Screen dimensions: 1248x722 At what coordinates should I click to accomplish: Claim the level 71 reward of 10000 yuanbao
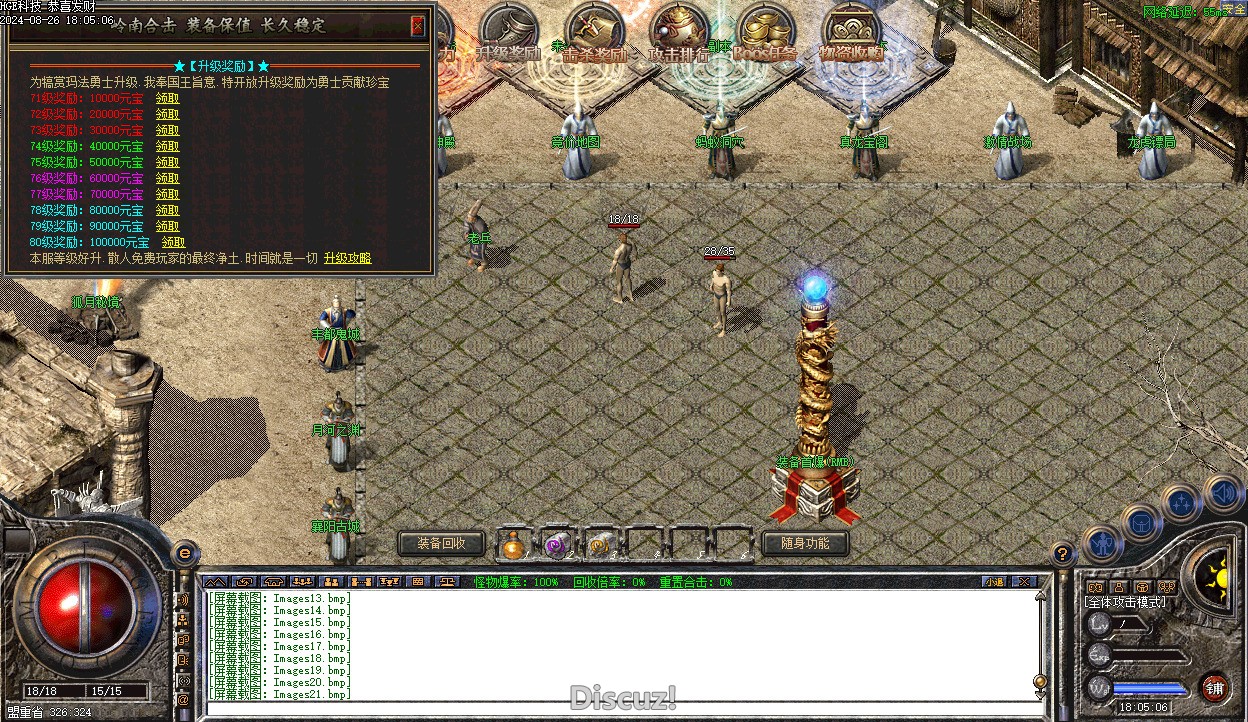(167, 98)
